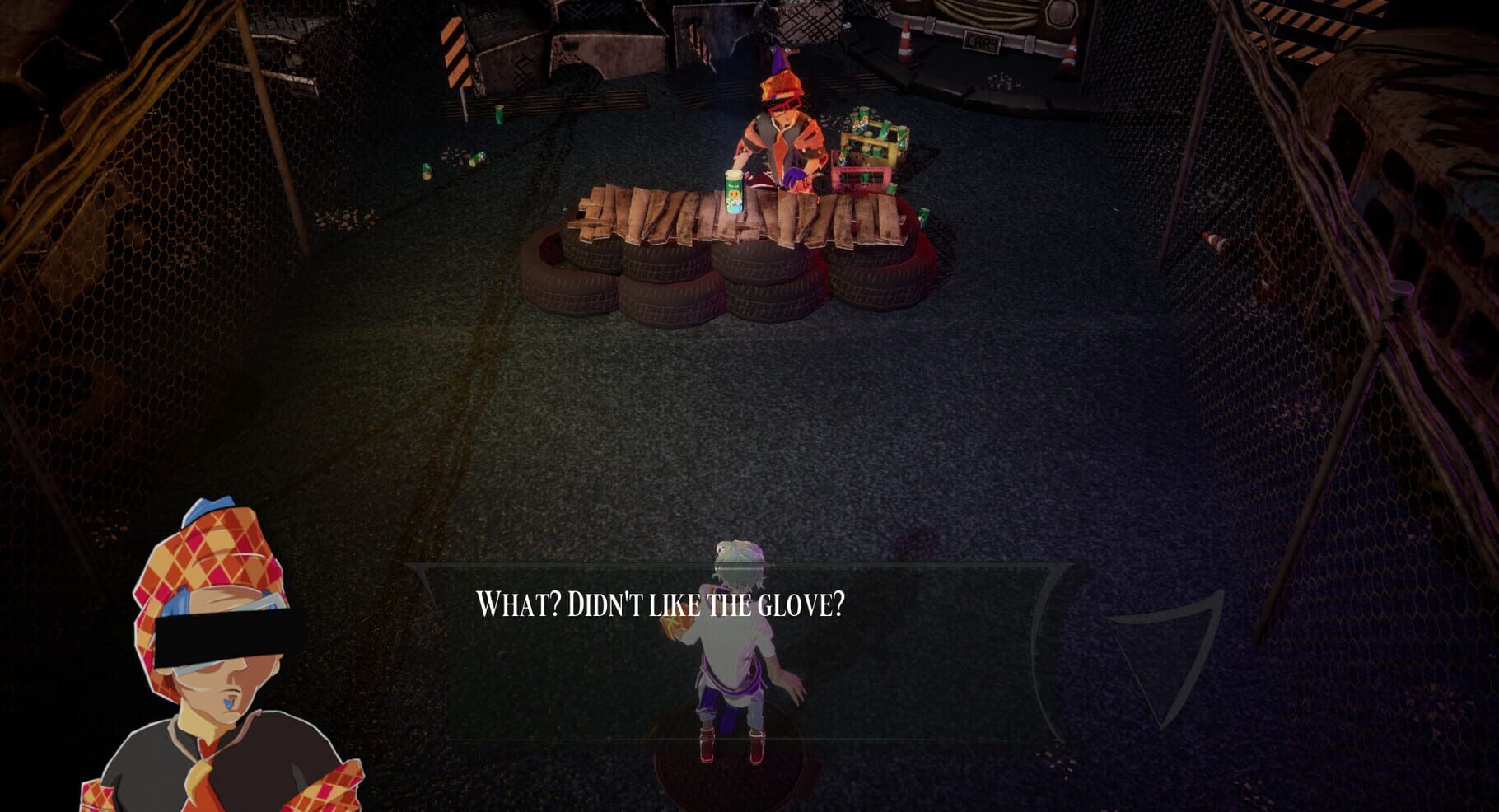Click the vendor's purple glove
This screenshot has height=812, width=1499.
tap(796, 176)
